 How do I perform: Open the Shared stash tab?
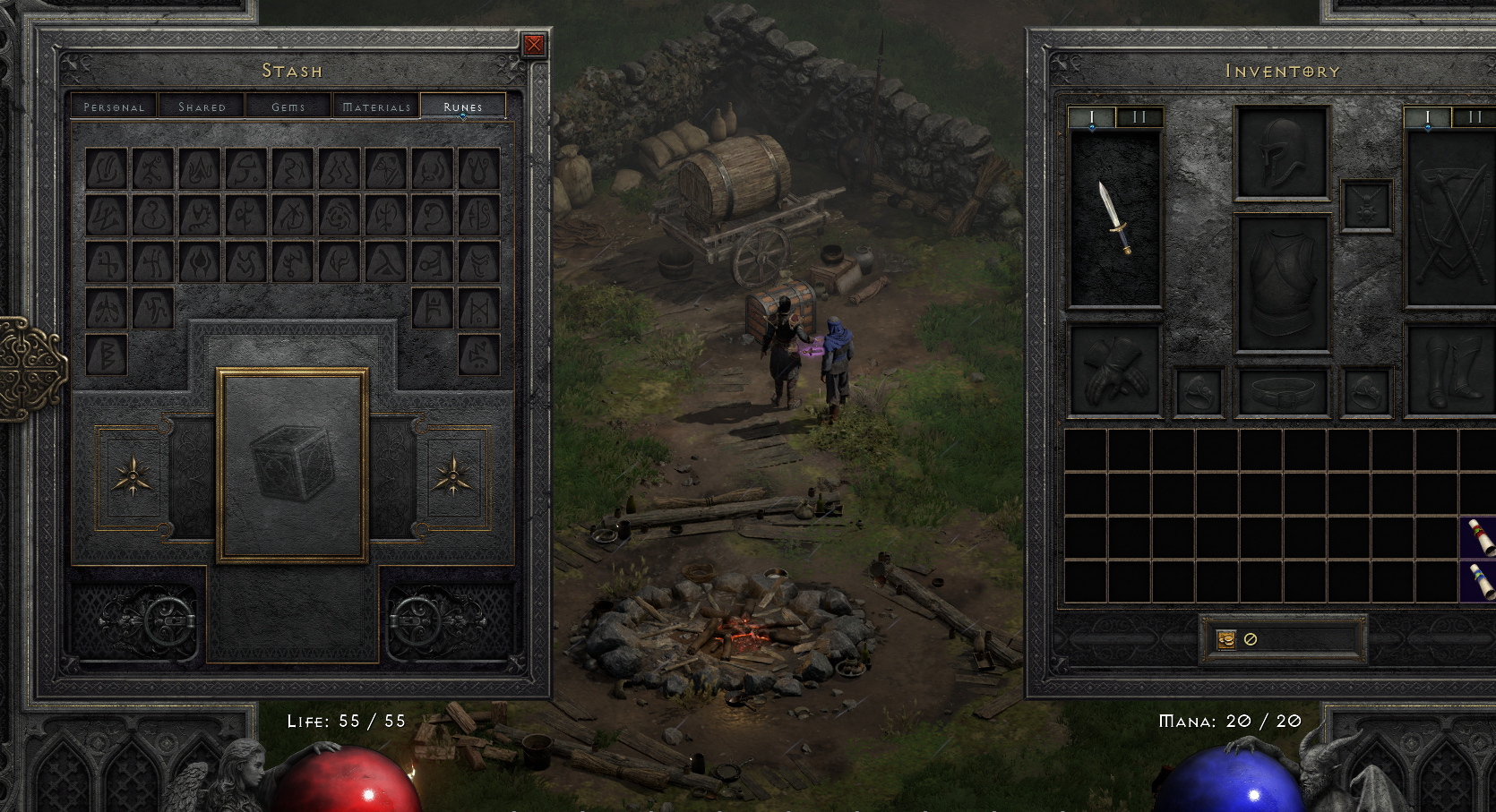202,107
